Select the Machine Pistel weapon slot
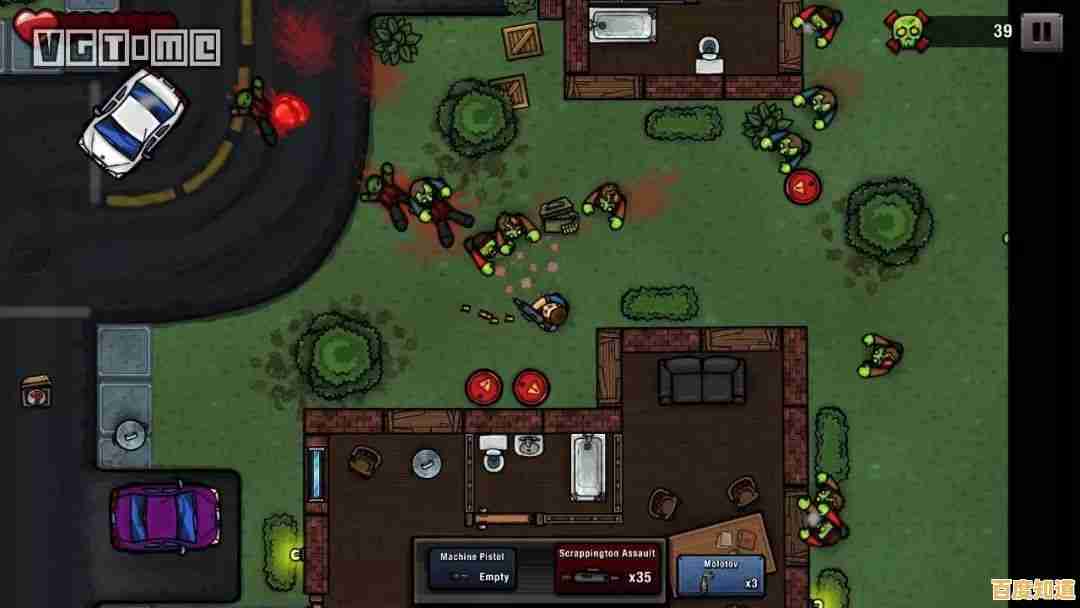This screenshot has height=608, width=1080. (x=474, y=567)
